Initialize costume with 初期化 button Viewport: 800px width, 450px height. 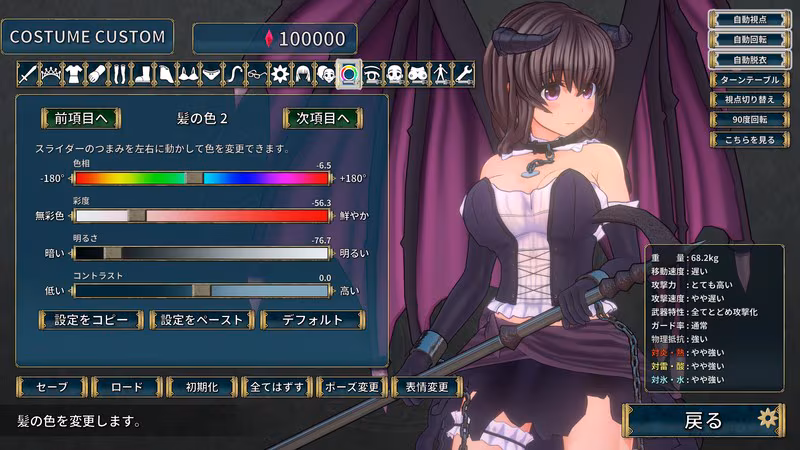tap(188, 386)
